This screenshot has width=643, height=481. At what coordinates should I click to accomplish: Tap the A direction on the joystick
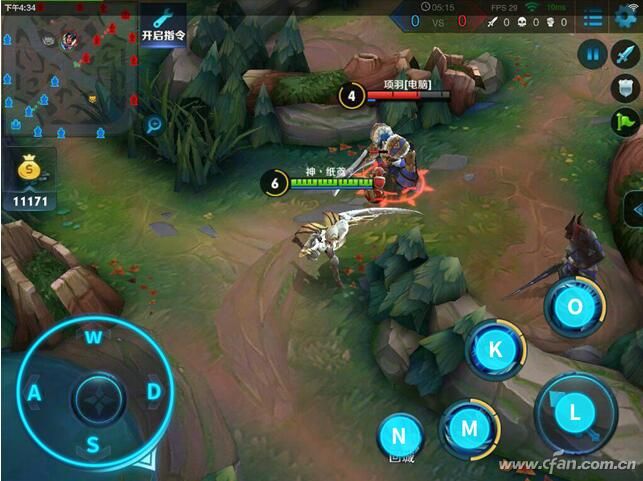coord(34,393)
